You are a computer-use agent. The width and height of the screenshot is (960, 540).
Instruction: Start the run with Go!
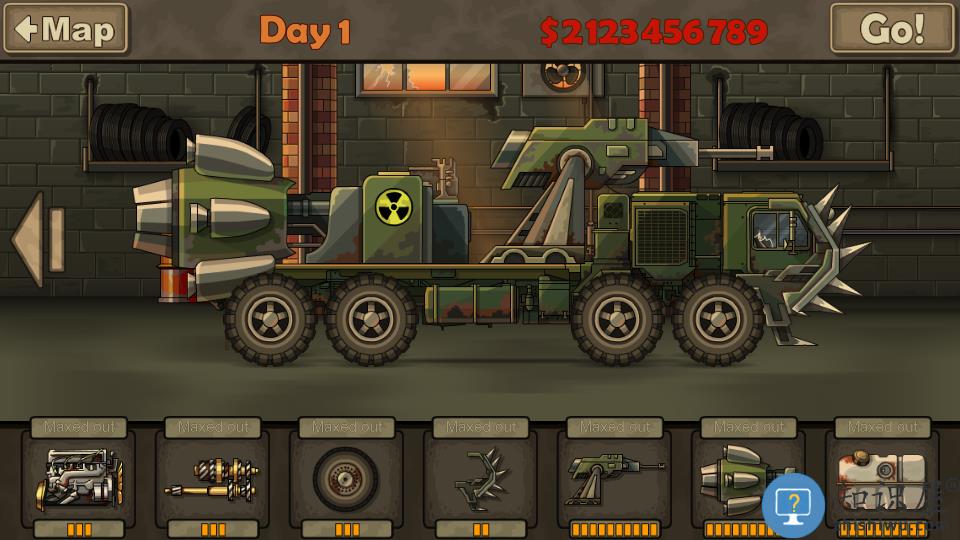[x=891, y=28]
